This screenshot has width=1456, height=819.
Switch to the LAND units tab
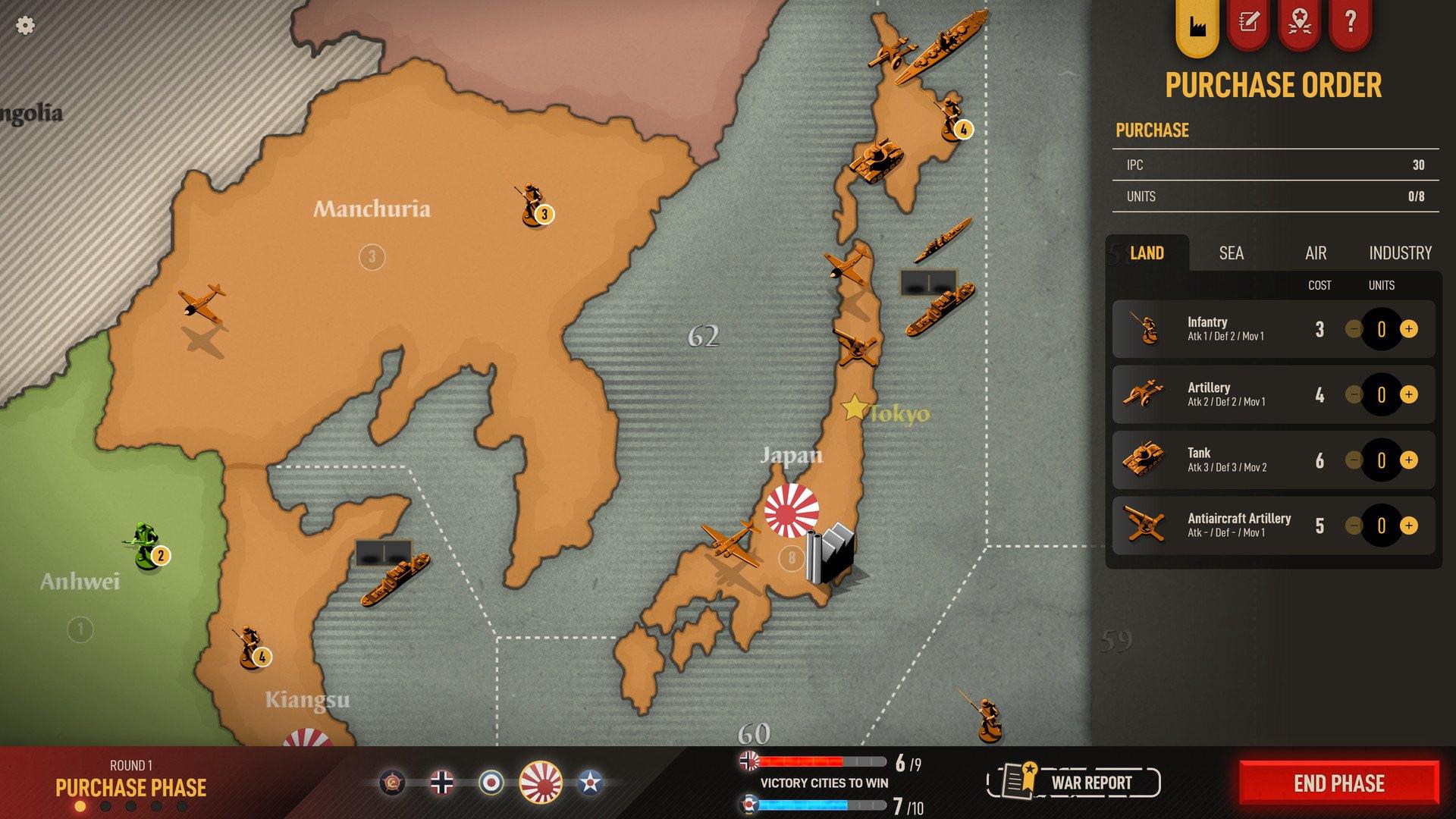(x=1147, y=253)
